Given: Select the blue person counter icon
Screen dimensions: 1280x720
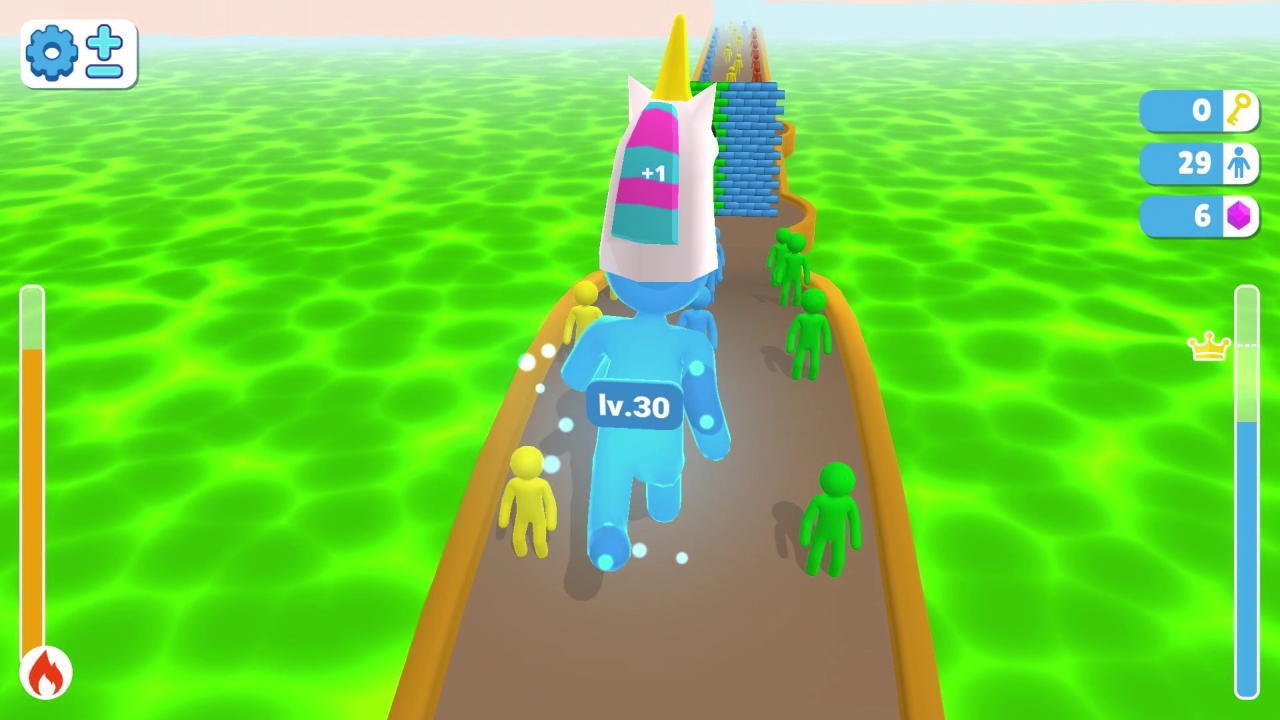Looking at the screenshot, I should 1238,163.
